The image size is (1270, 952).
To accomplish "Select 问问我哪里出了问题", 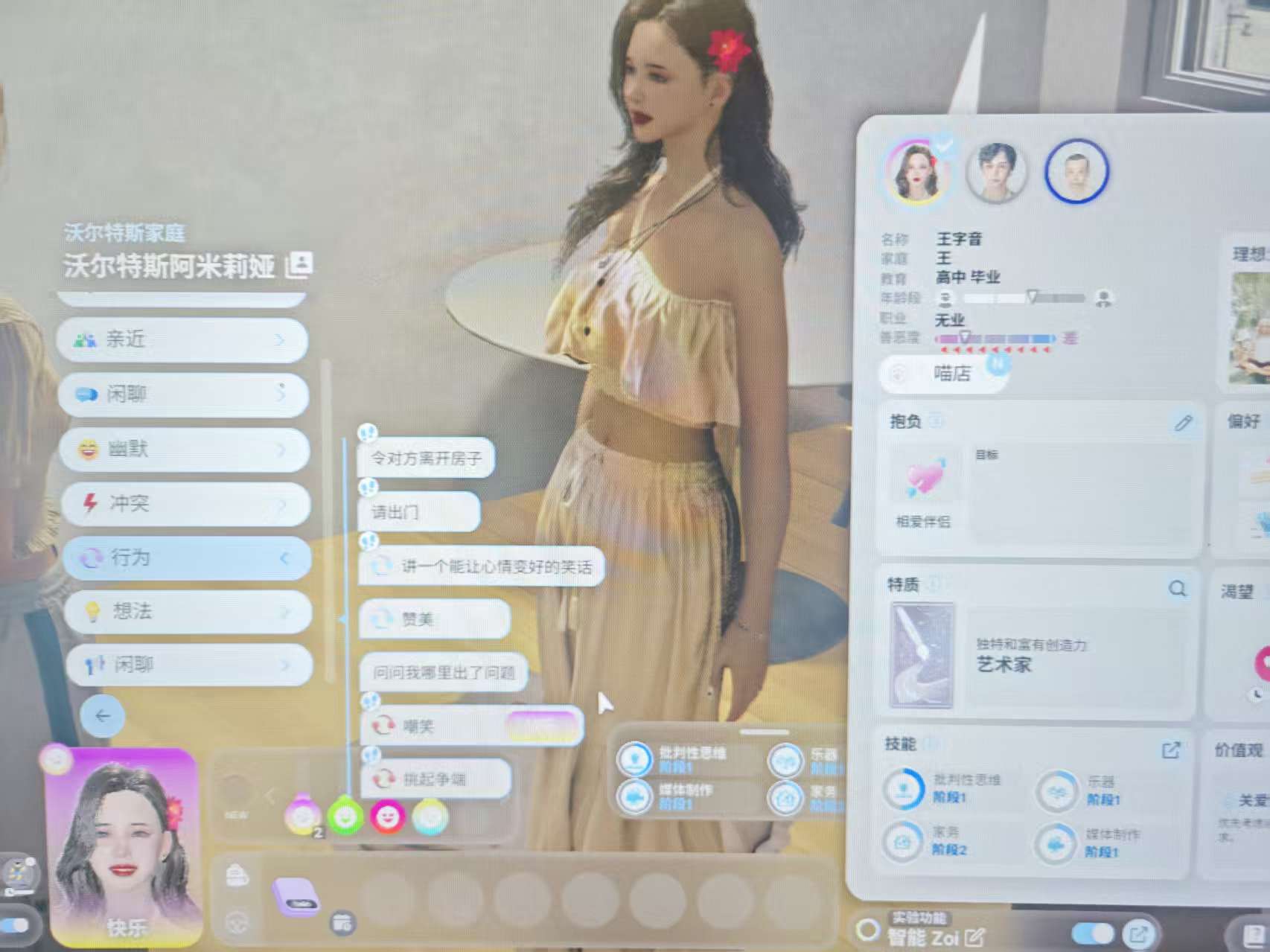I will (x=444, y=673).
